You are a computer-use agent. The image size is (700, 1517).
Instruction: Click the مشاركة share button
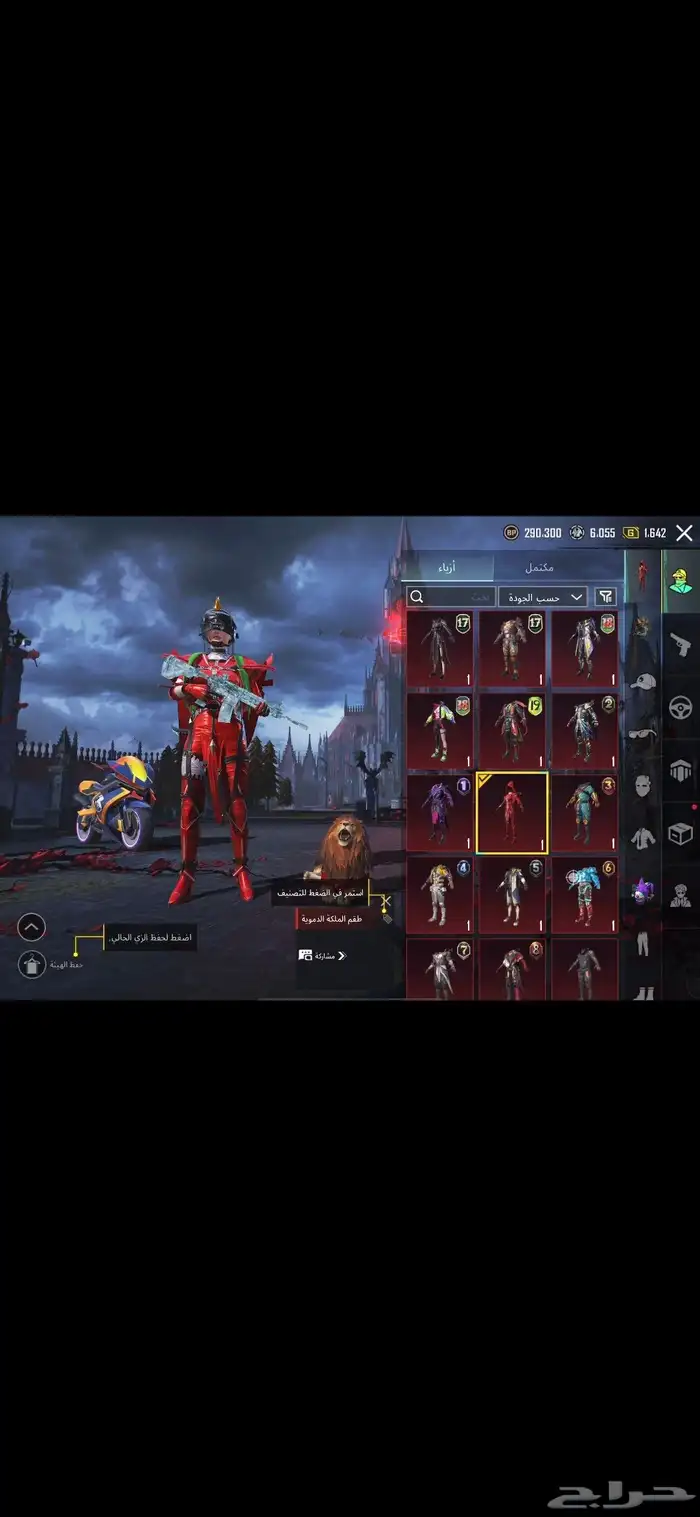click(322, 956)
